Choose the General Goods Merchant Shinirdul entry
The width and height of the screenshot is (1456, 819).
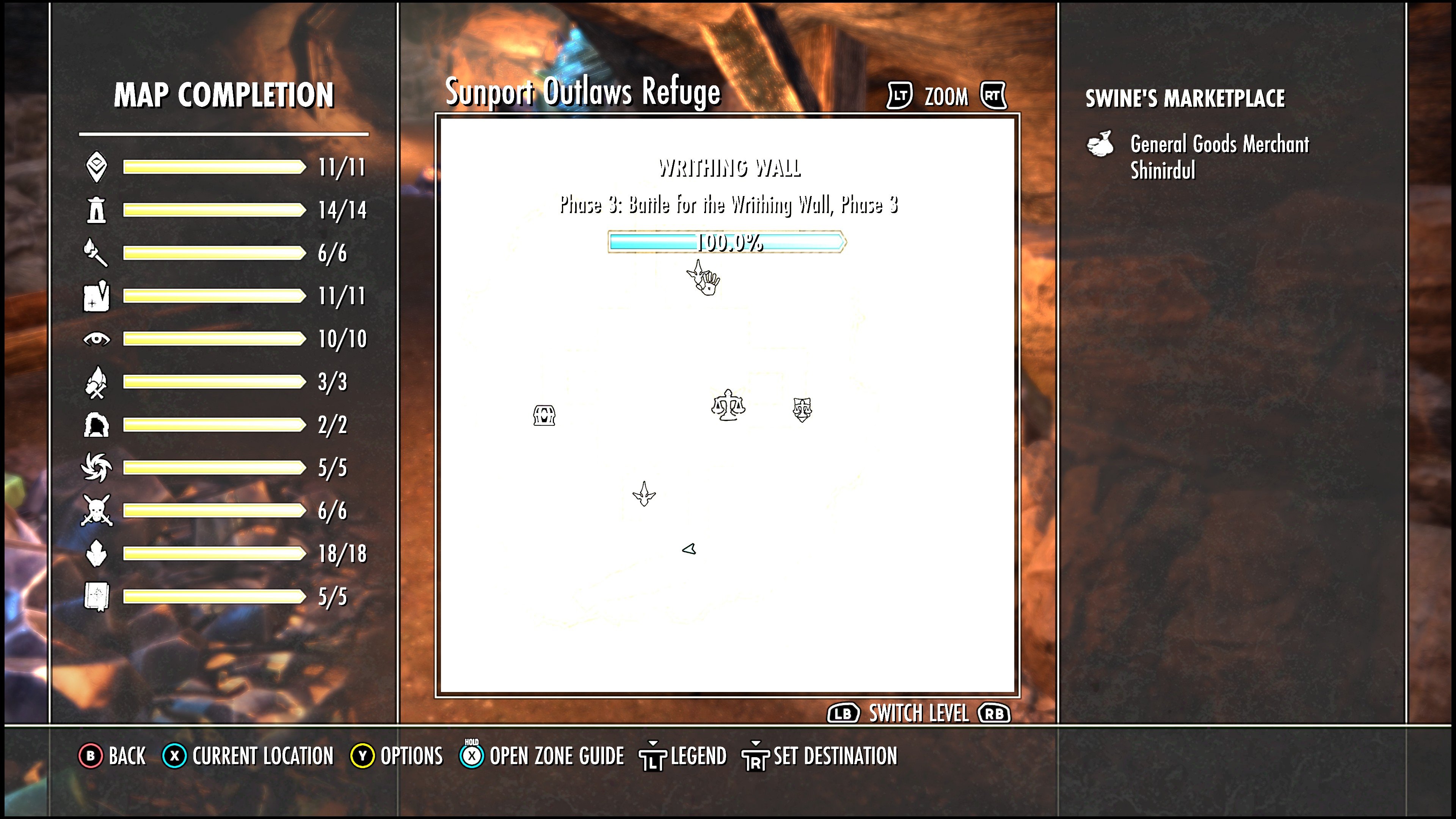pos(1219,157)
